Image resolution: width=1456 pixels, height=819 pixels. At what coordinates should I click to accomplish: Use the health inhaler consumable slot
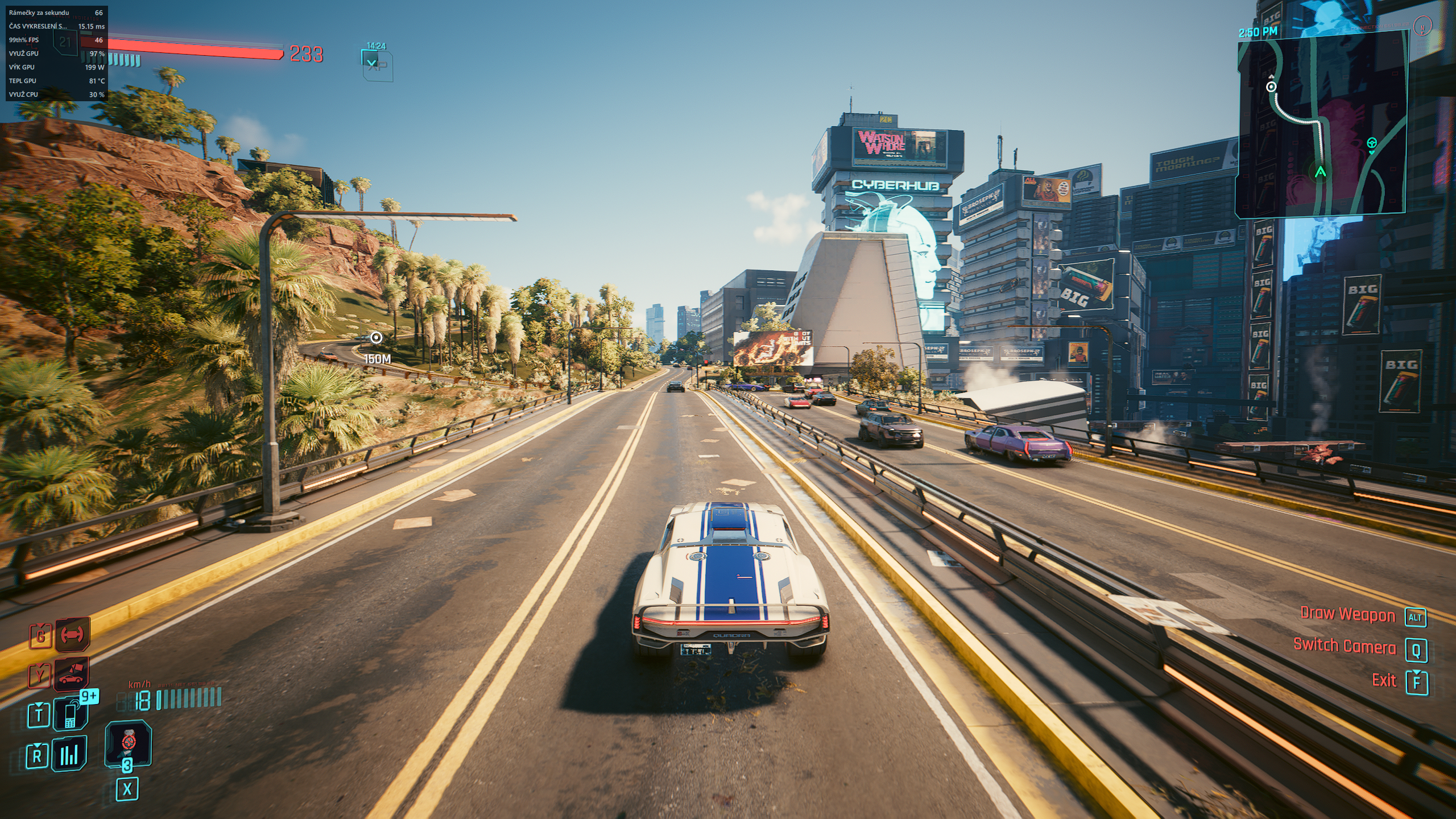click(x=129, y=743)
